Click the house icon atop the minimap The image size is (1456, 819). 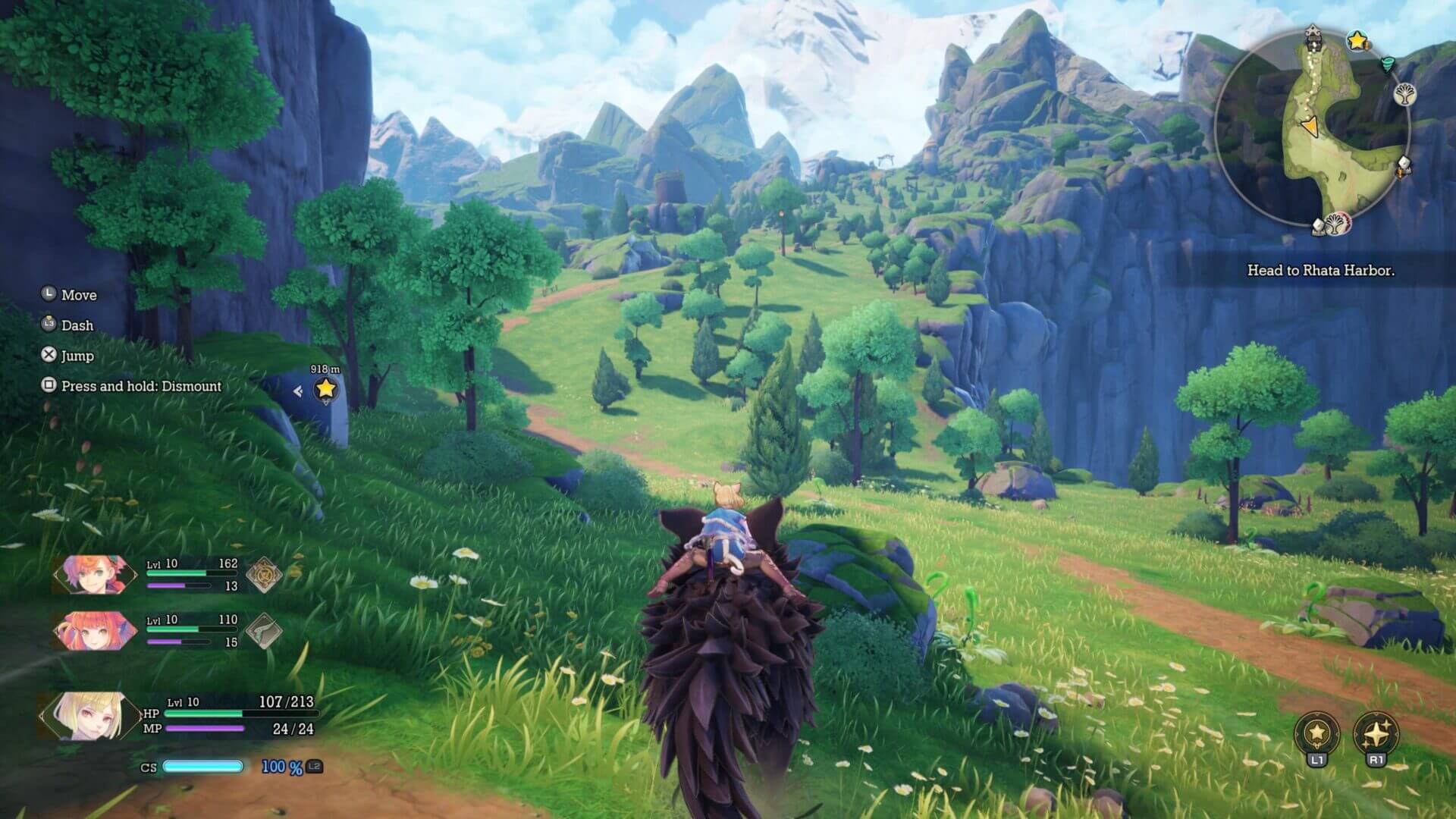tap(1313, 33)
